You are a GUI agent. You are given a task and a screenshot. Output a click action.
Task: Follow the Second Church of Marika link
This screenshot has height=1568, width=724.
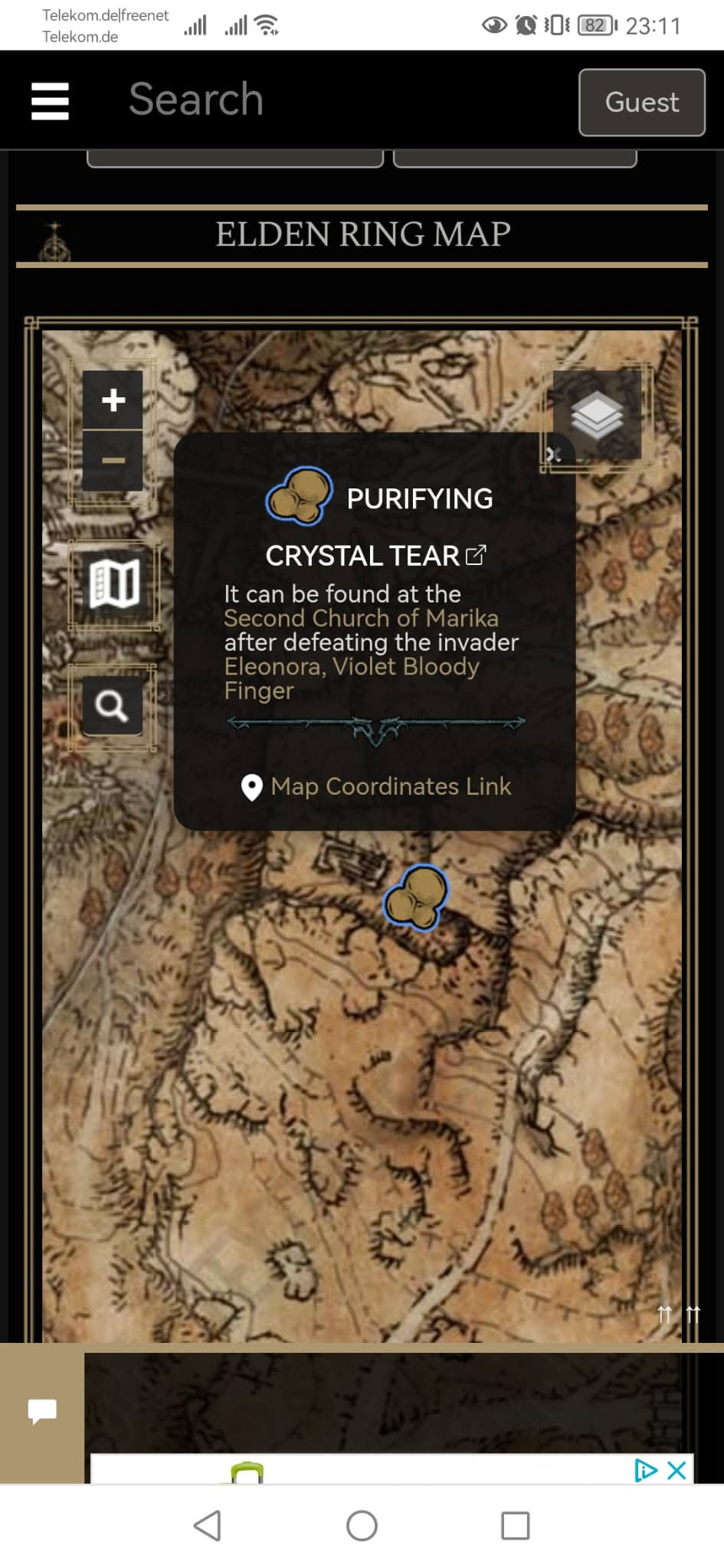[361, 618]
